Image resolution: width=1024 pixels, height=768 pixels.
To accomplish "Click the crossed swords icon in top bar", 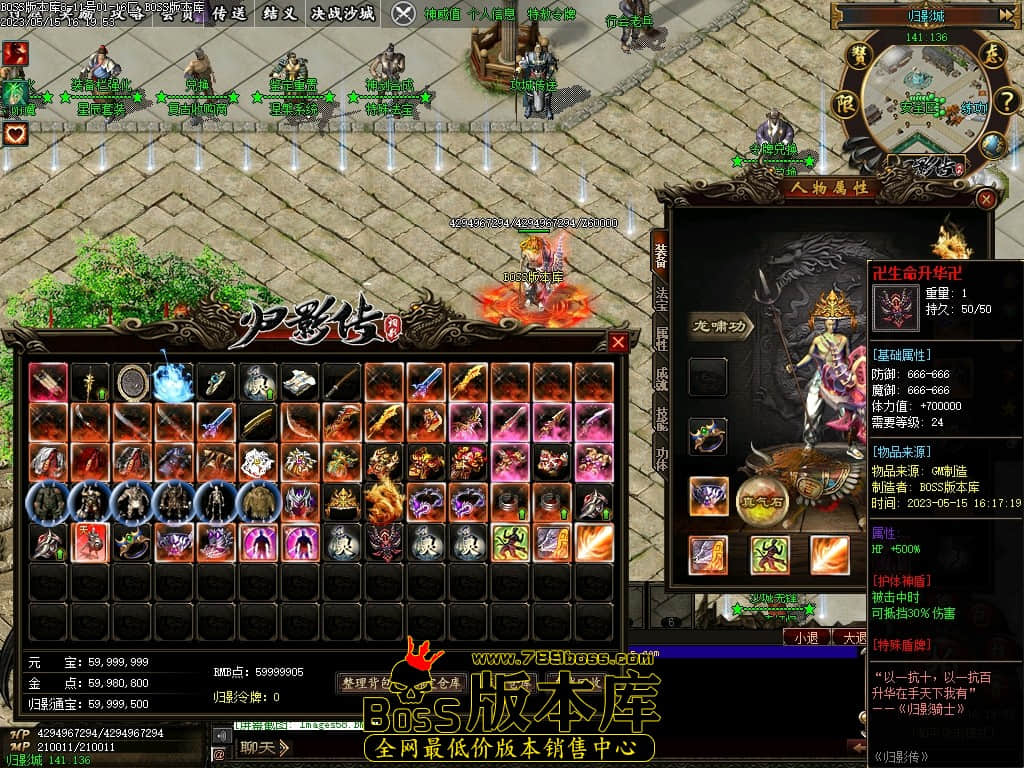I will coord(403,13).
